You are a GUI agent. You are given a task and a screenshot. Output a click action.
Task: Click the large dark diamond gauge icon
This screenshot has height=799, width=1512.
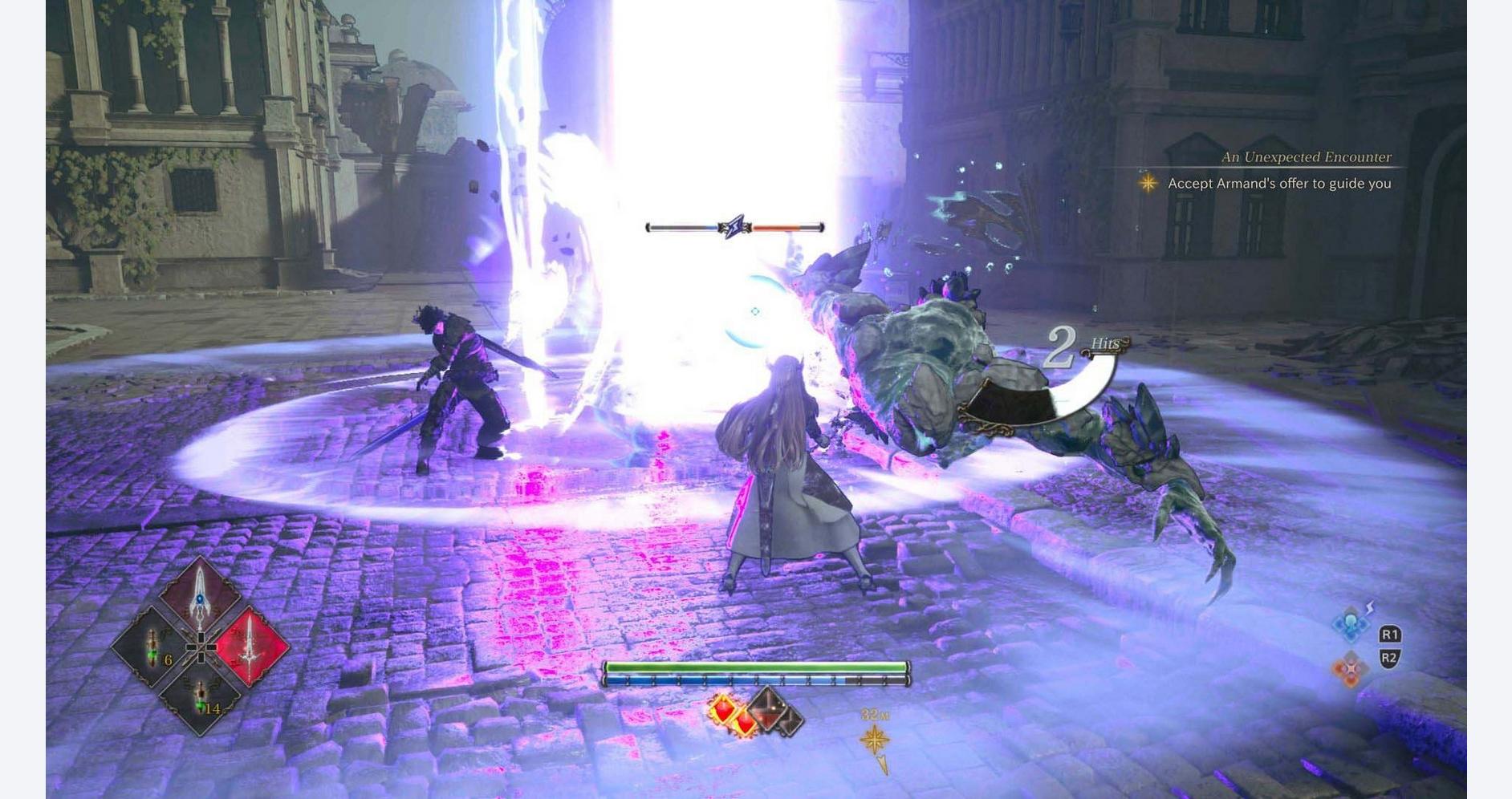coord(769,708)
